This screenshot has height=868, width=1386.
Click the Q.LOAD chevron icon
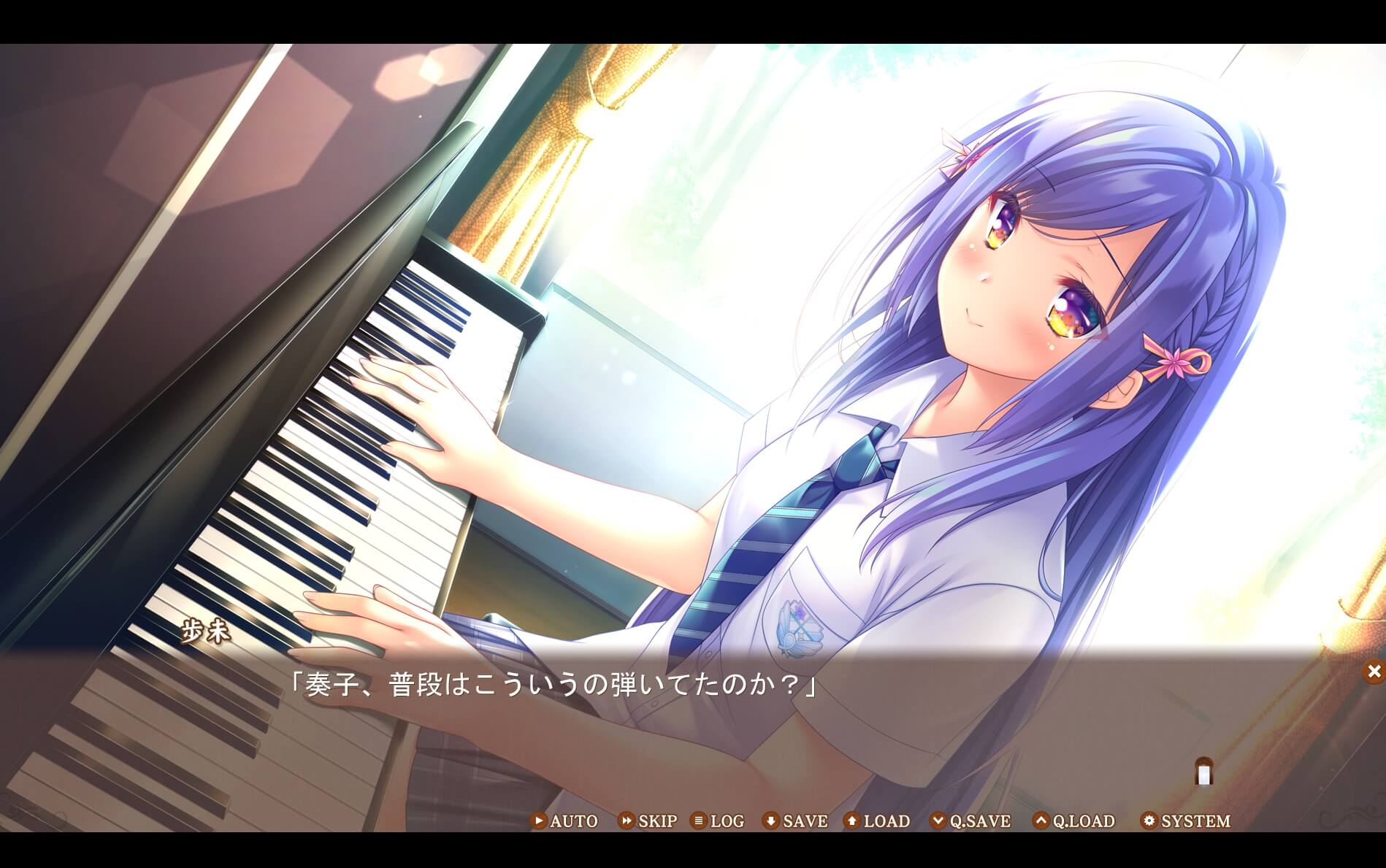(x=1040, y=821)
